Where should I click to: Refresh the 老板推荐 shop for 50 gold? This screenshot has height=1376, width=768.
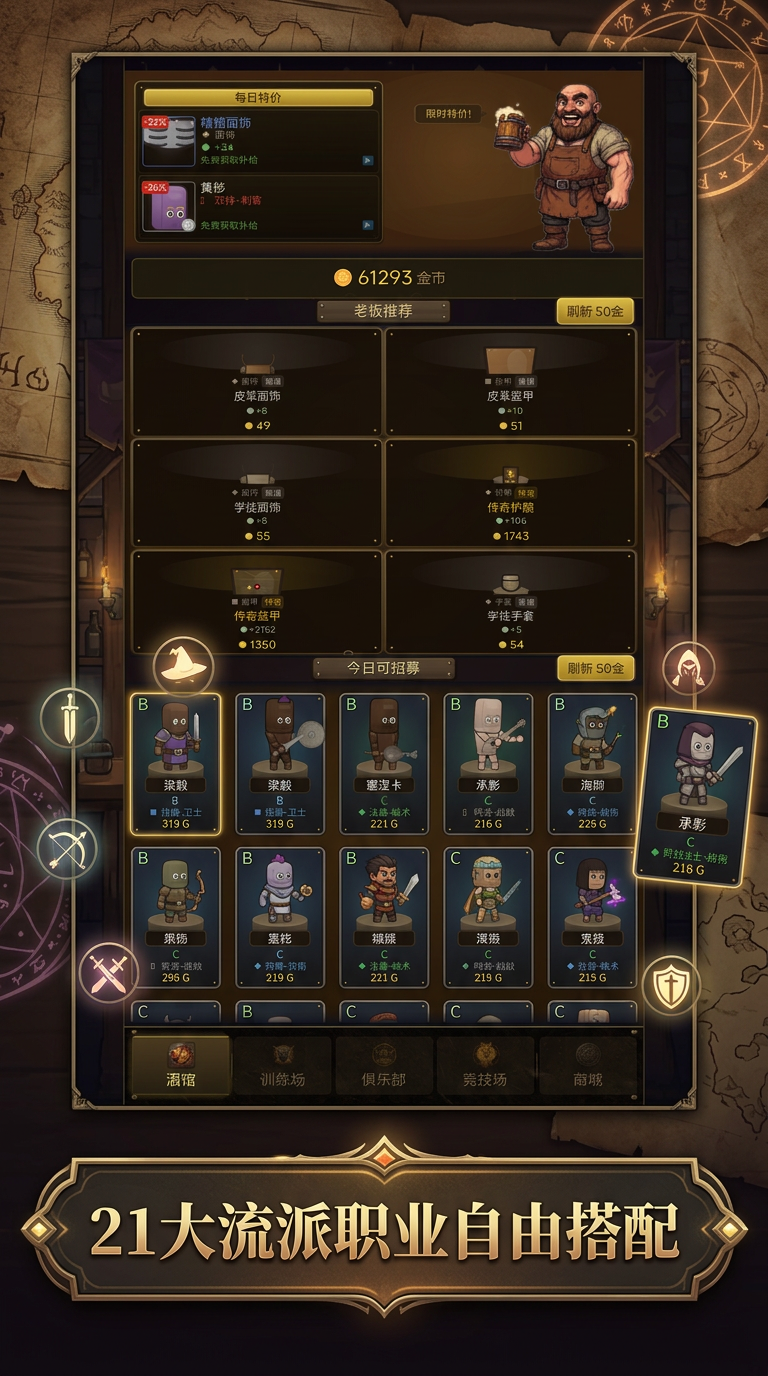[x=595, y=311]
